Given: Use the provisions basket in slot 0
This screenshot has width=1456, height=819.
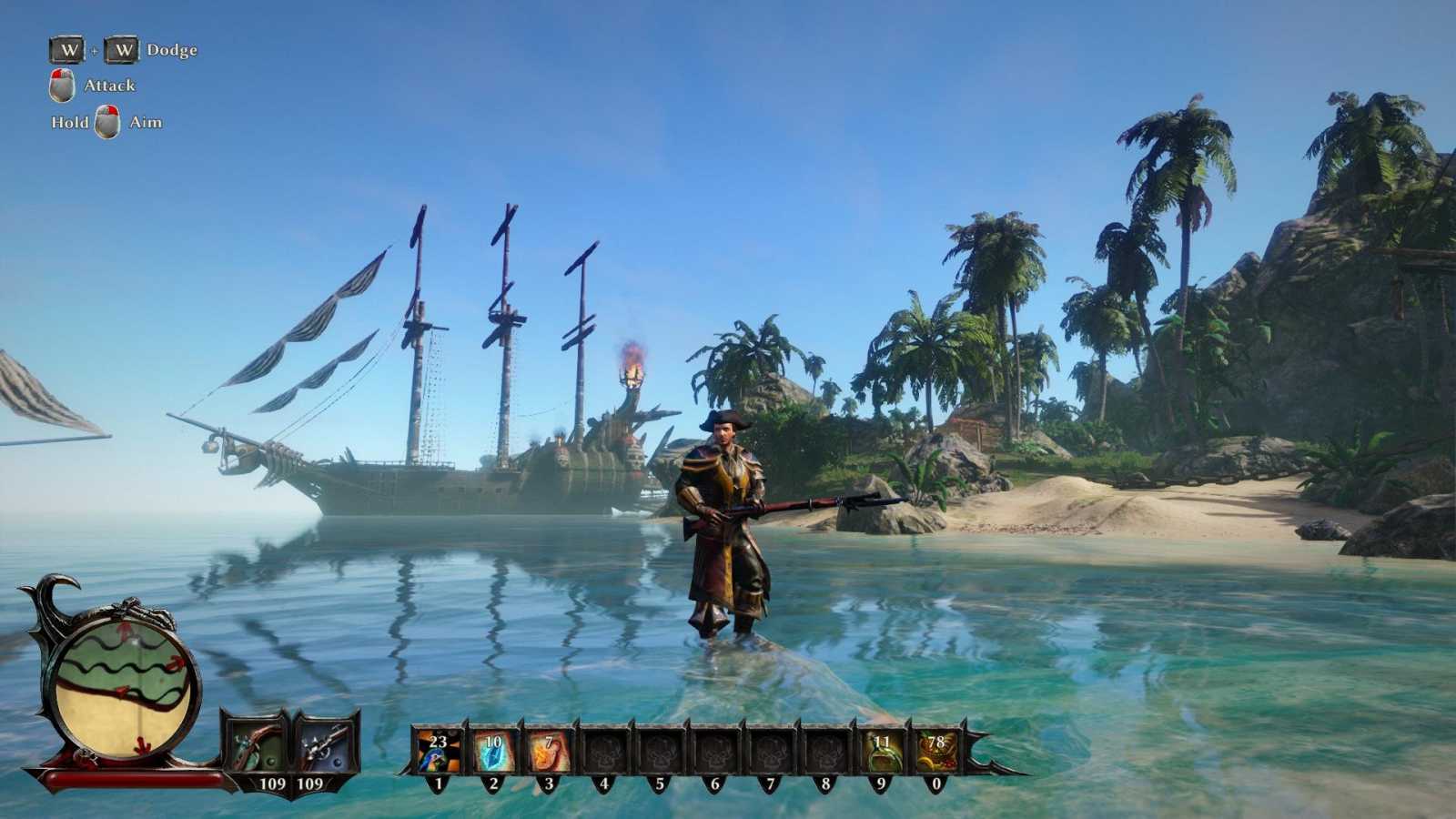Looking at the screenshot, I should pos(936,752).
